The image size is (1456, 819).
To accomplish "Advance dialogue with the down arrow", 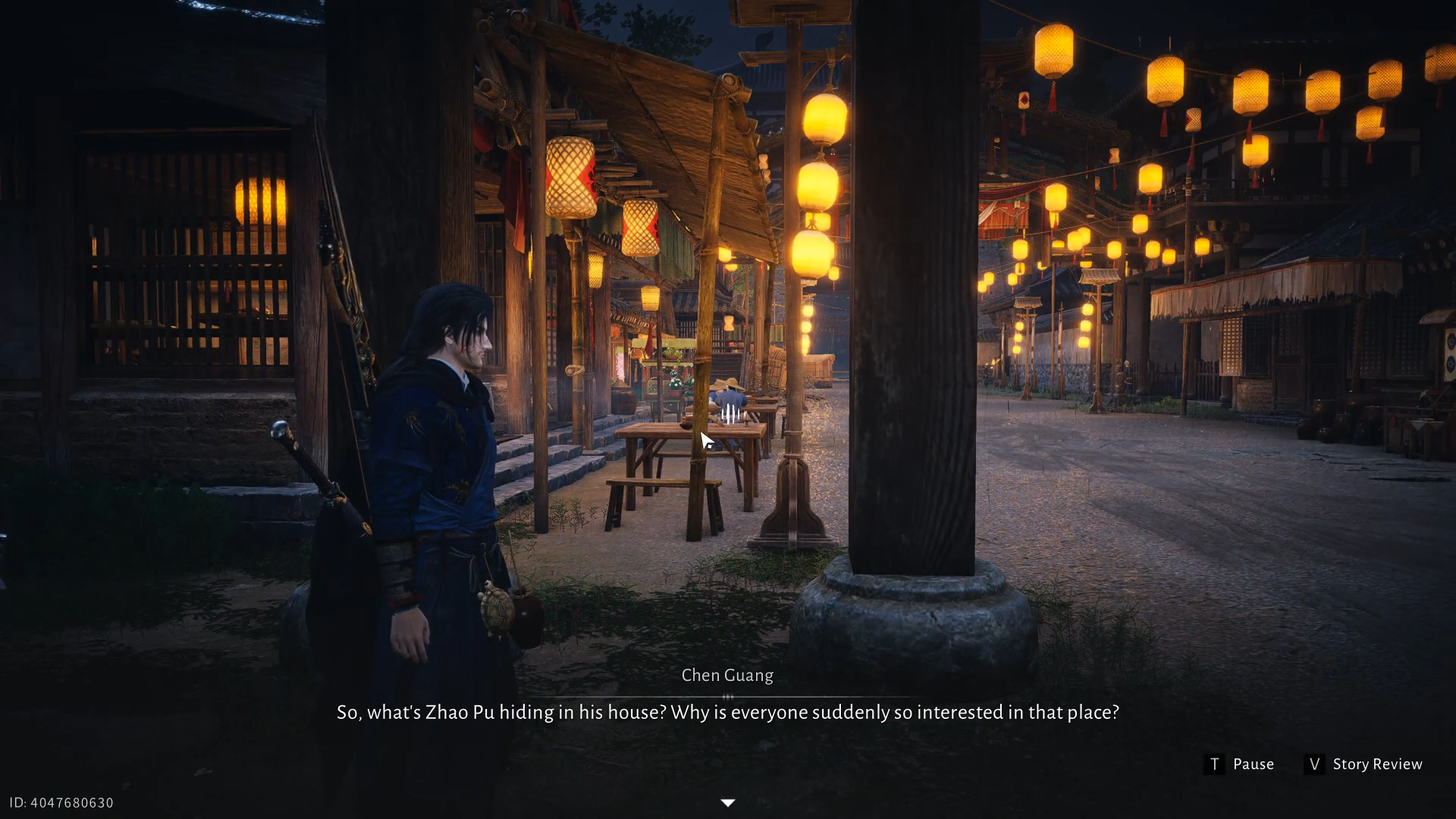I will pyautogui.click(x=727, y=802).
